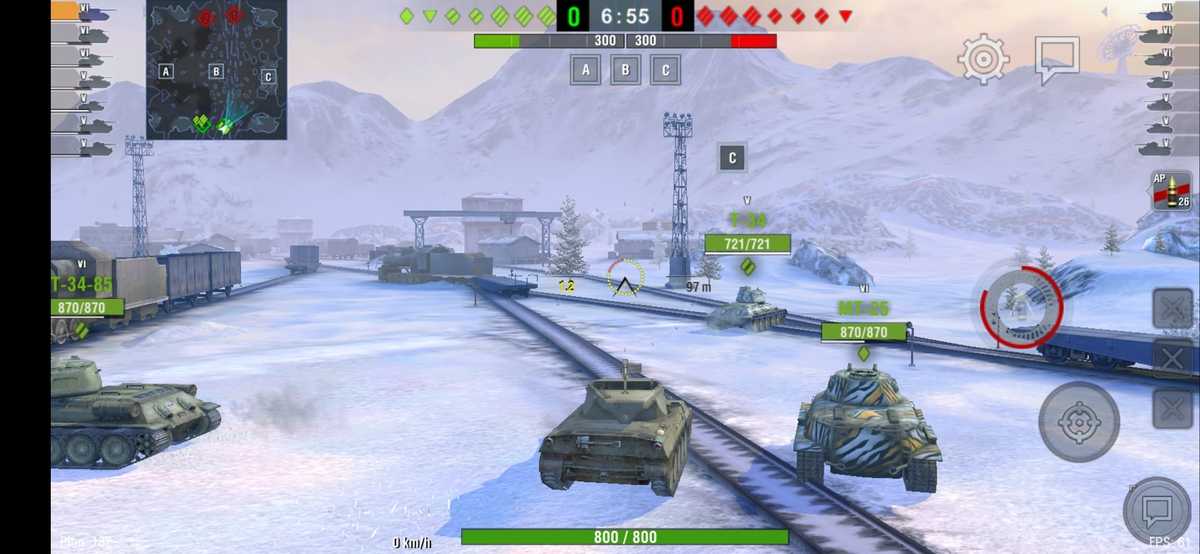Image resolution: width=1200 pixels, height=554 pixels.
Task: Select base A indicator in the top bar
Action: [x=586, y=70]
